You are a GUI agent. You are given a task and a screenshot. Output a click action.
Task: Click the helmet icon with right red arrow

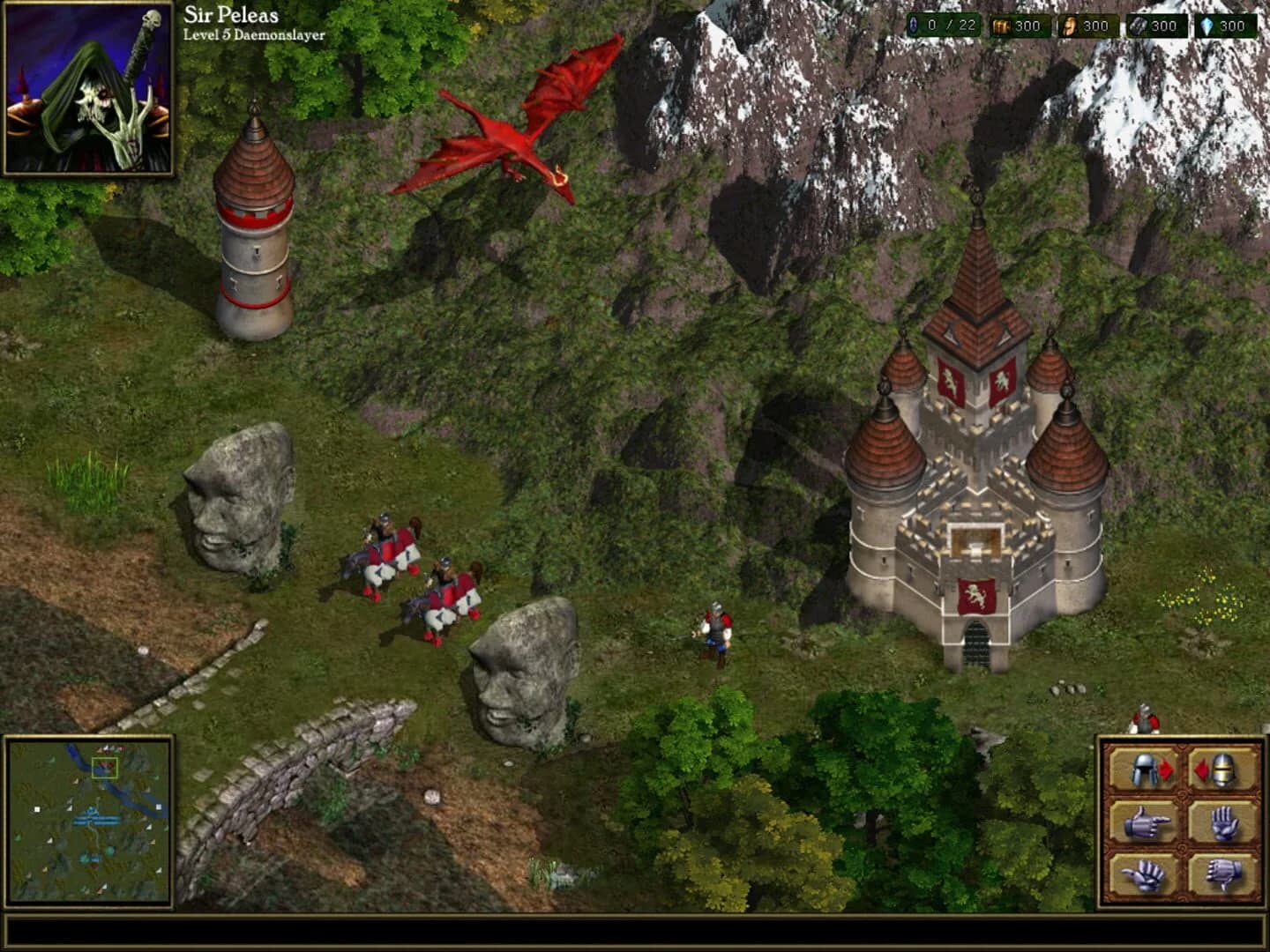(x=1143, y=770)
